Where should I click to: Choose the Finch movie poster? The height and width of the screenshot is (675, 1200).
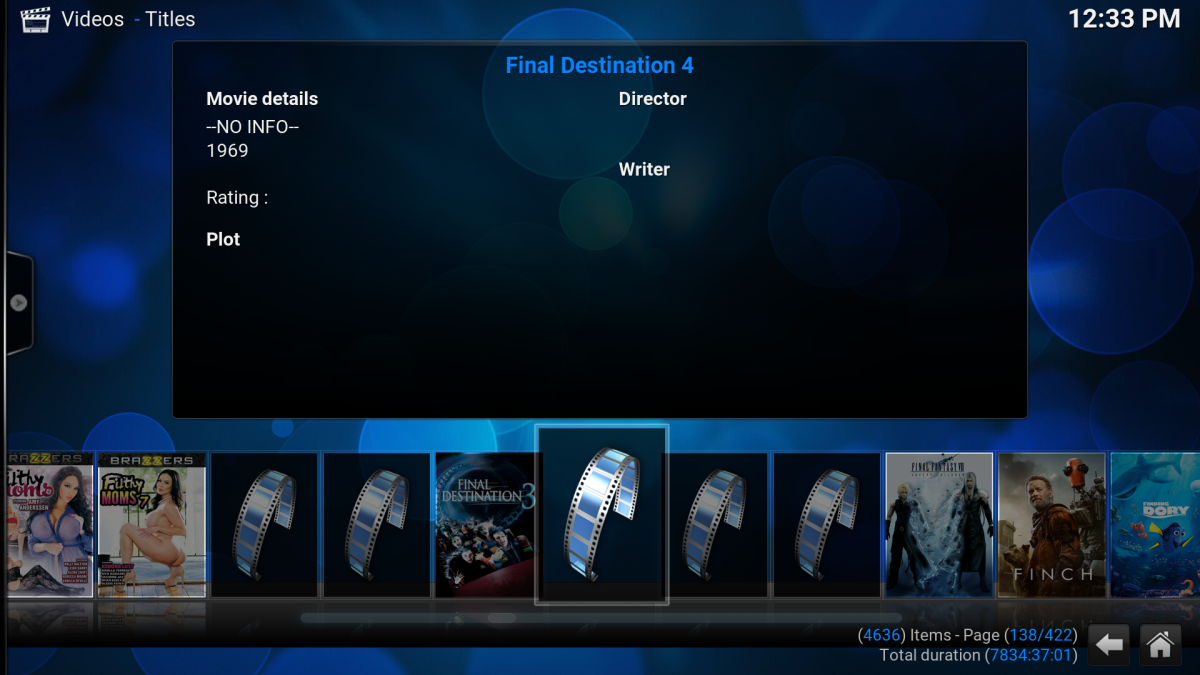(1051, 524)
